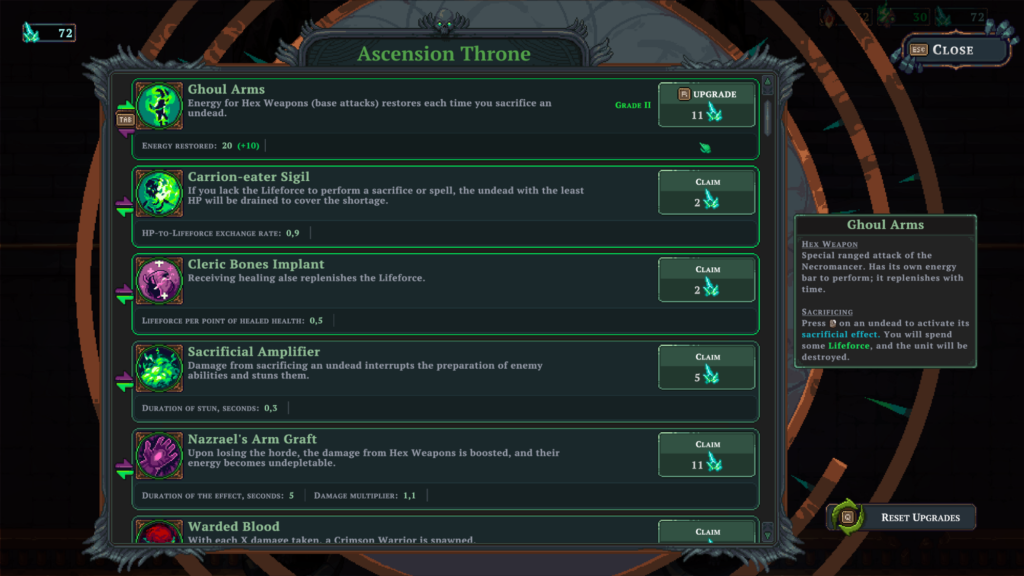Upgrade Ghoul Arms for 11 crystals
This screenshot has height=576, width=1024.
(706, 104)
